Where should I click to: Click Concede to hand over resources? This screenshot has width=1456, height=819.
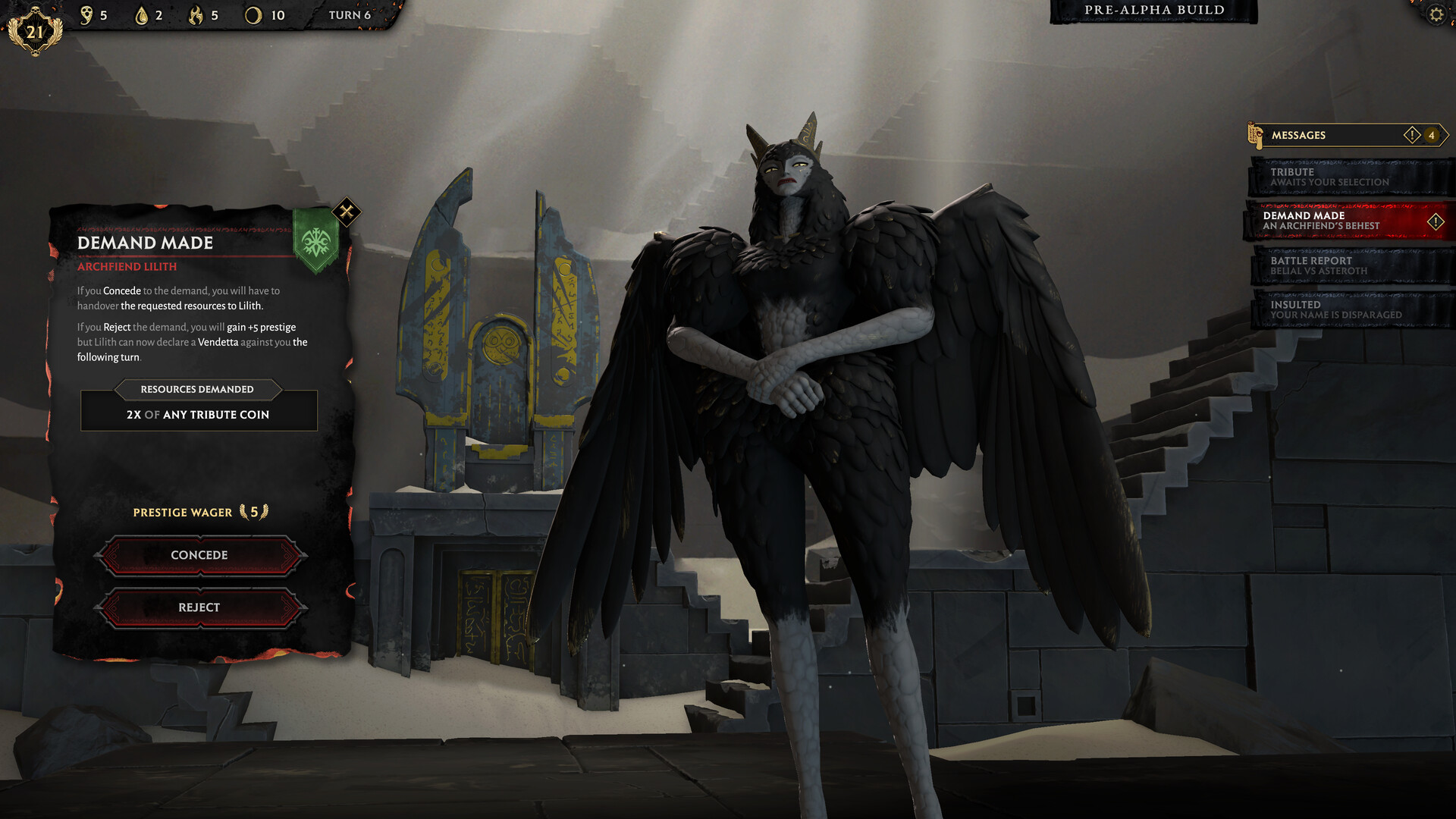(x=199, y=554)
